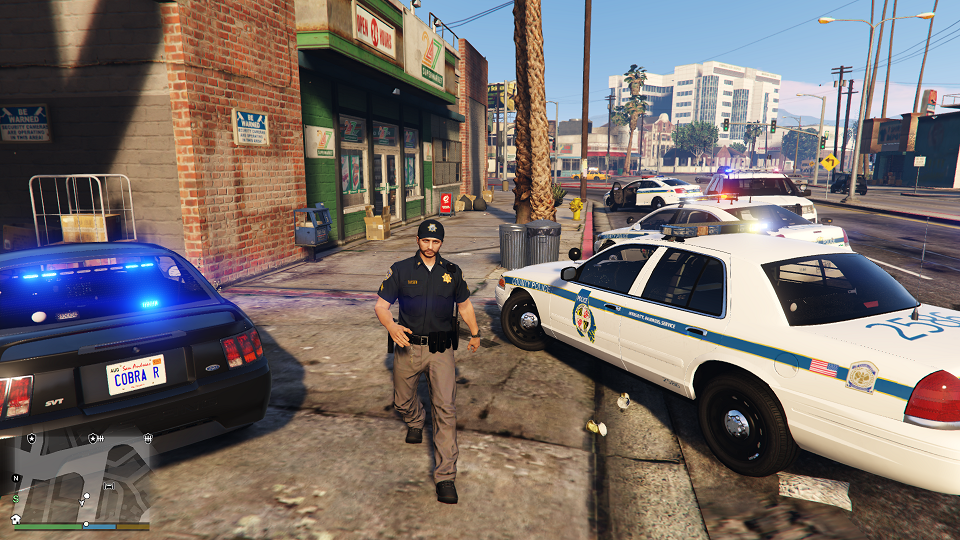Click the garage door blip on minimap

pyautogui.click(x=108, y=487)
